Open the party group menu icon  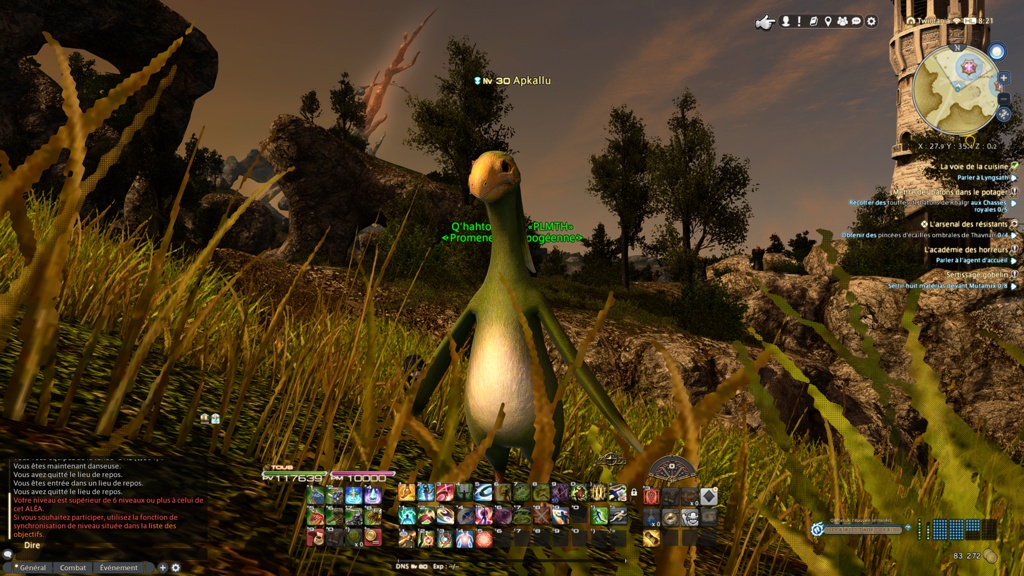(842, 21)
